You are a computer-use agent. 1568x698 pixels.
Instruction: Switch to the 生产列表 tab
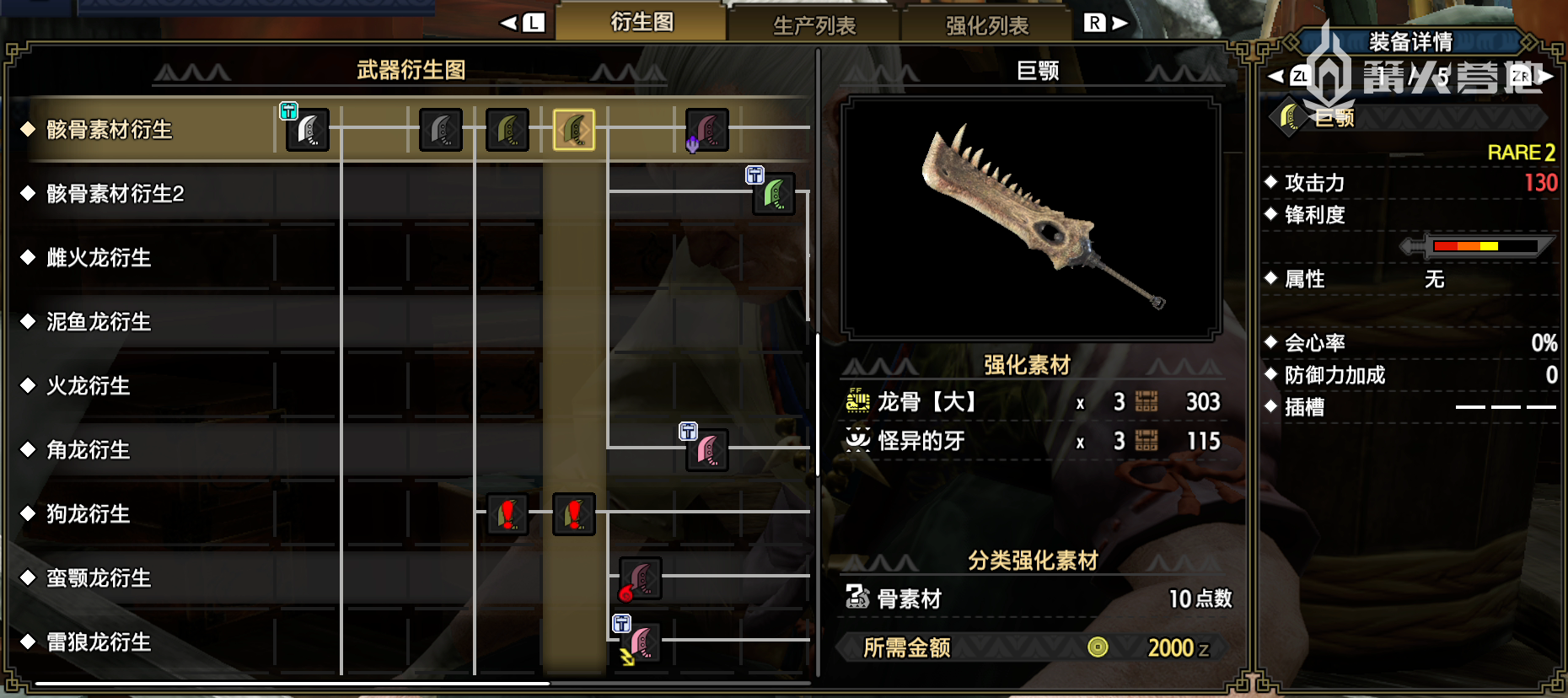(814, 25)
